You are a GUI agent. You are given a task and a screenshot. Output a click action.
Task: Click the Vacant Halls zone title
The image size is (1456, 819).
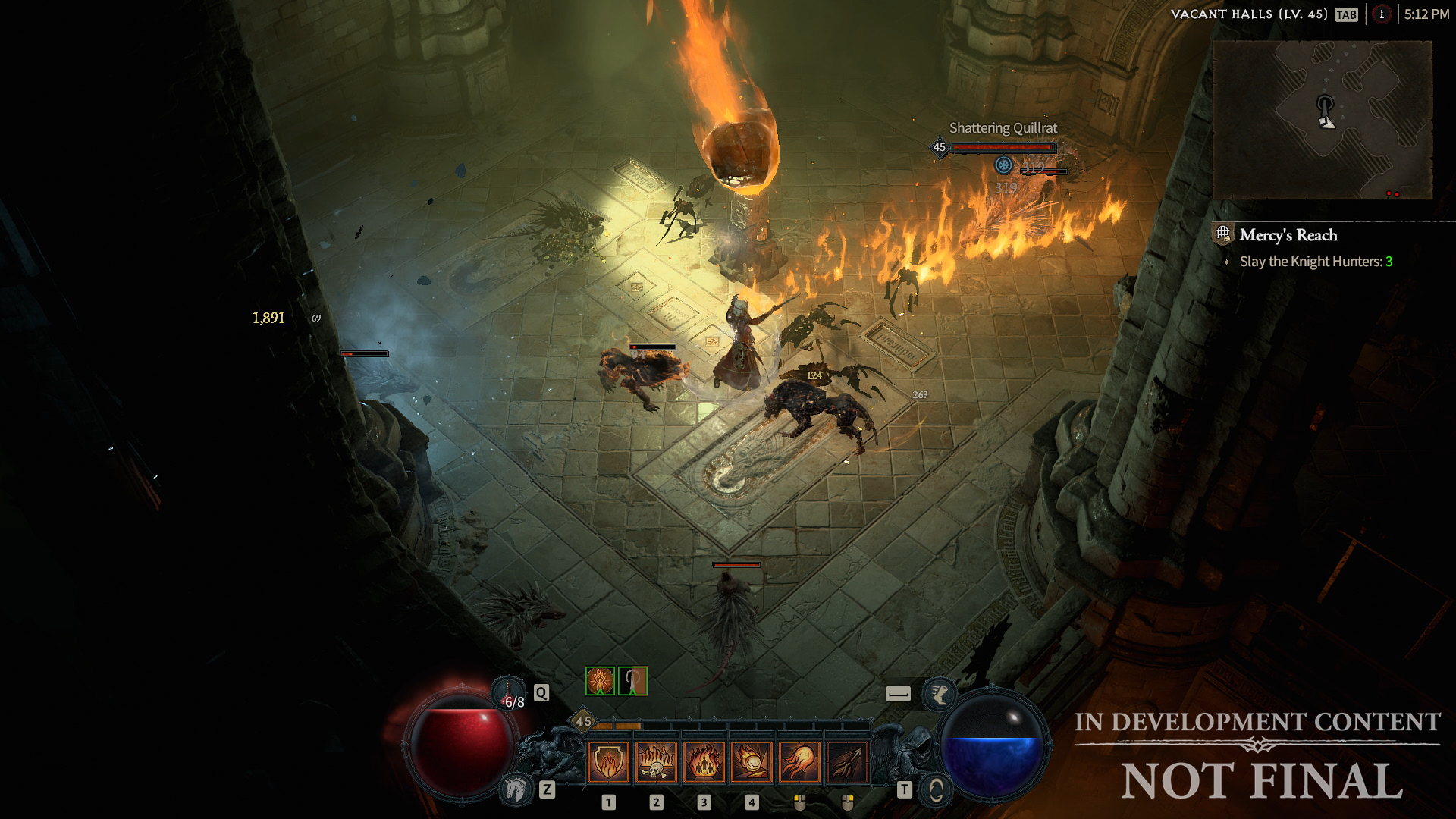click(1250, 14)
